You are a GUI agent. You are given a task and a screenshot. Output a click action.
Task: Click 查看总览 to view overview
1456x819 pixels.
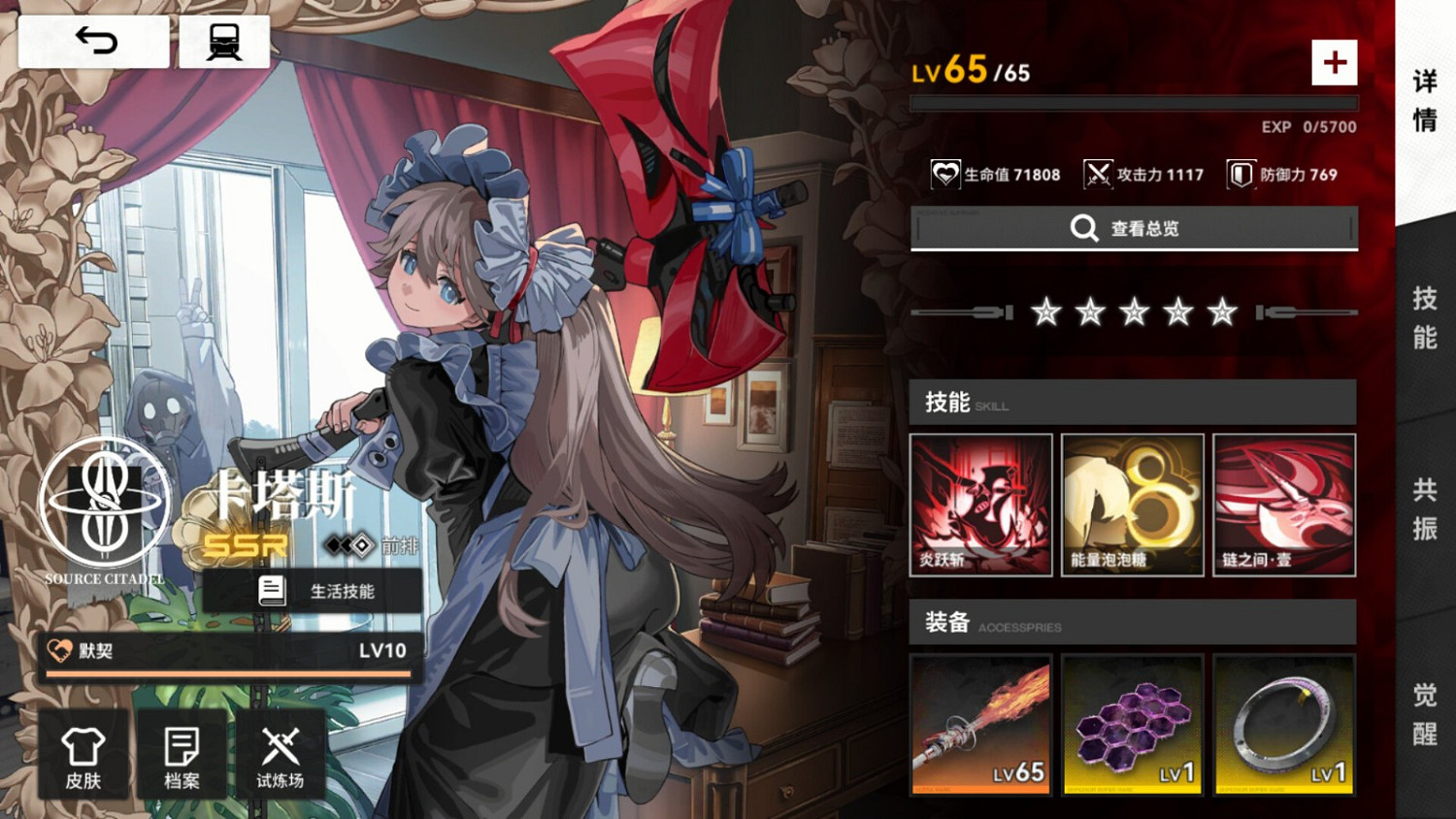click(1133, 228)
